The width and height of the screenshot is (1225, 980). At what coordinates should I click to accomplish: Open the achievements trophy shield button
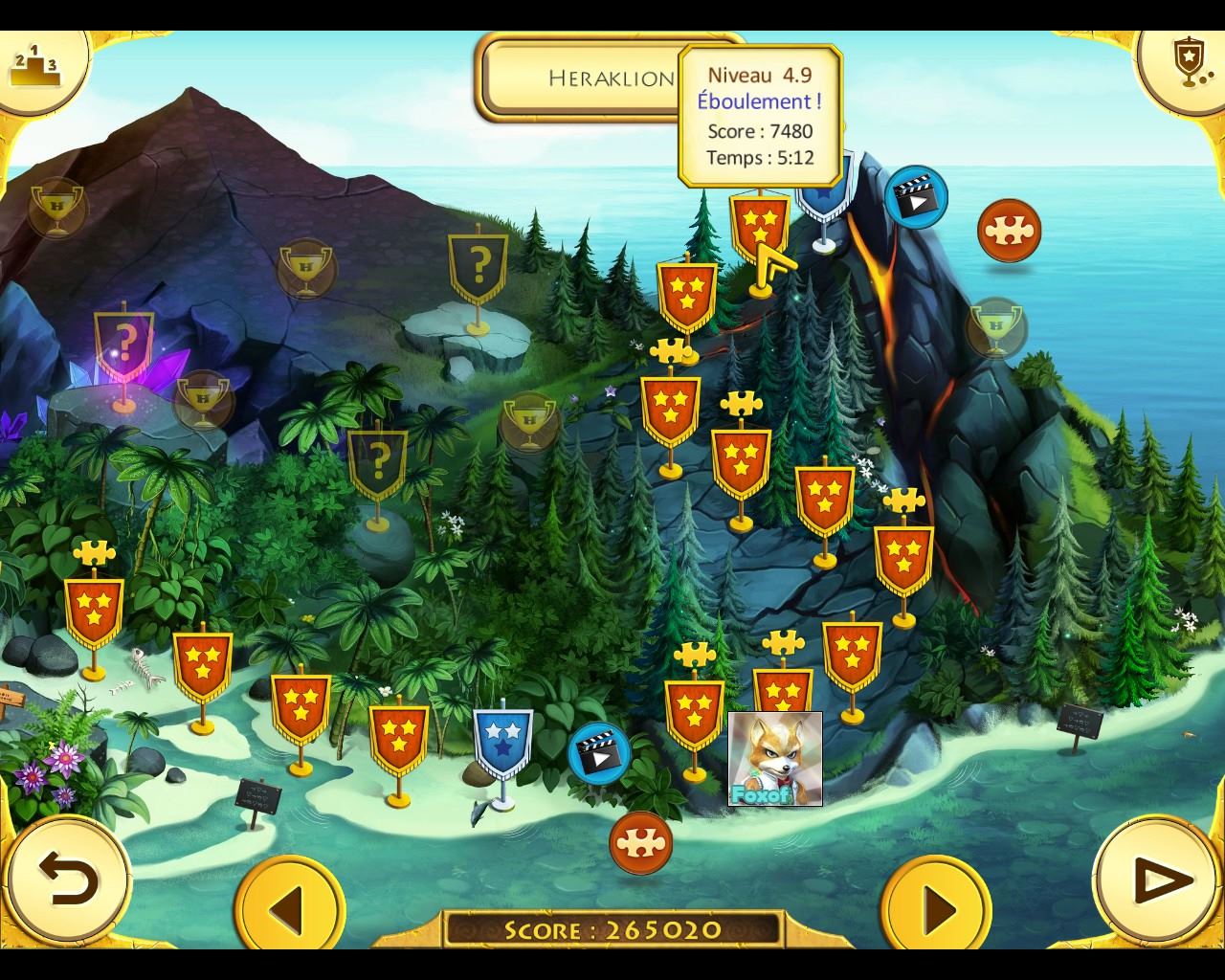tap(1188, 62)
